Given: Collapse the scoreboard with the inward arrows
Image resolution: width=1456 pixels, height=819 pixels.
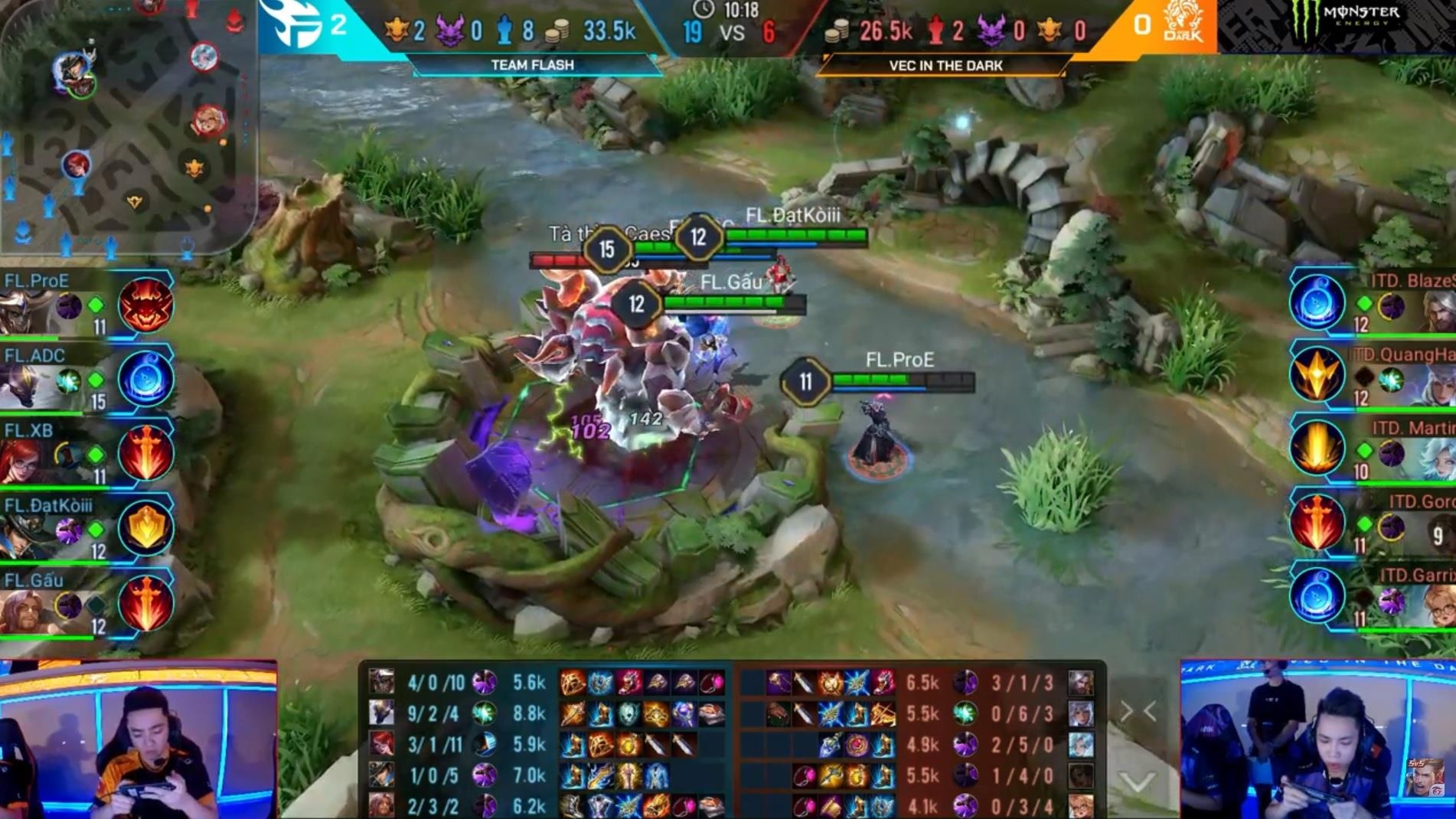Looking at the screenshot, I should tap(1138, 712).
